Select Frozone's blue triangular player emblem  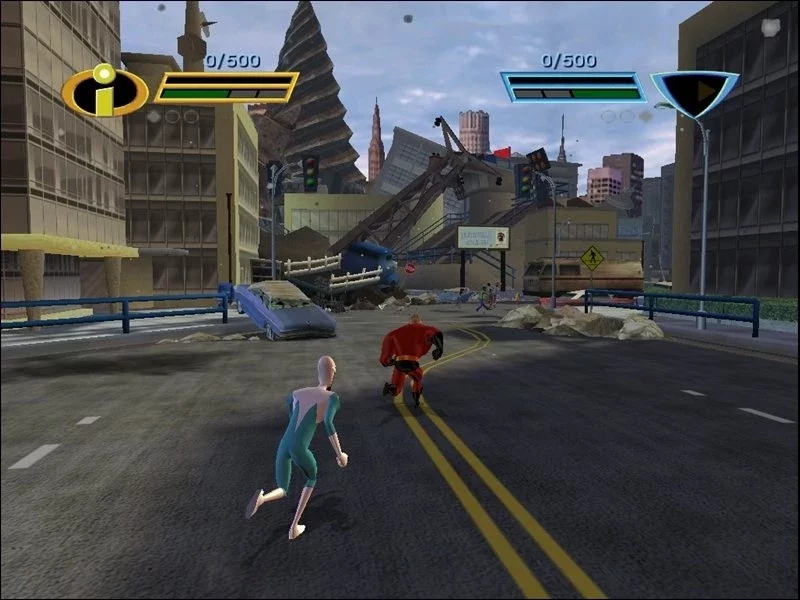[x=695, y=93]
